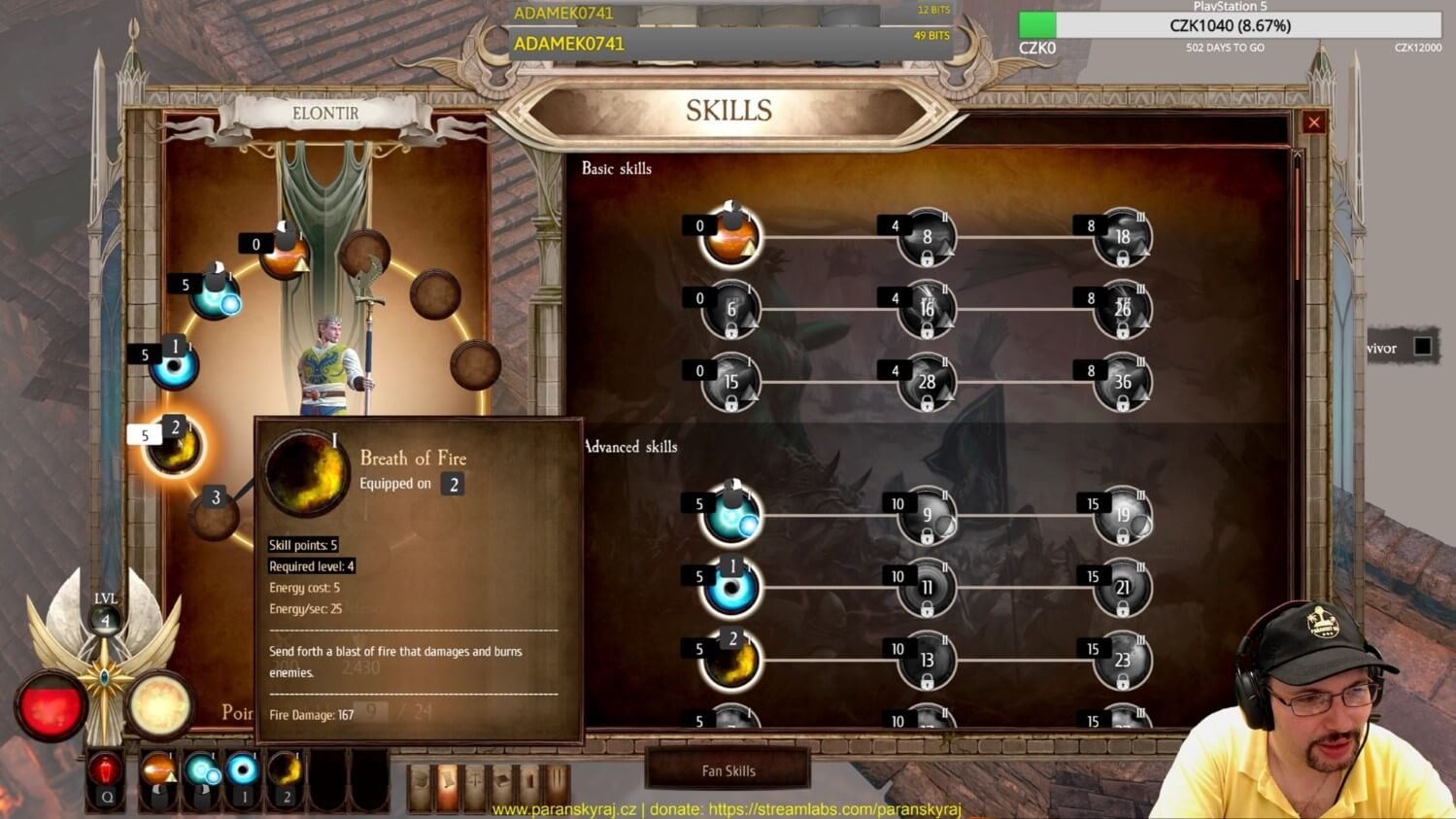Screen dimensions: 1456x819
Task: Select the orange orb skill on the wheel
Action: (x=285, y=256)
